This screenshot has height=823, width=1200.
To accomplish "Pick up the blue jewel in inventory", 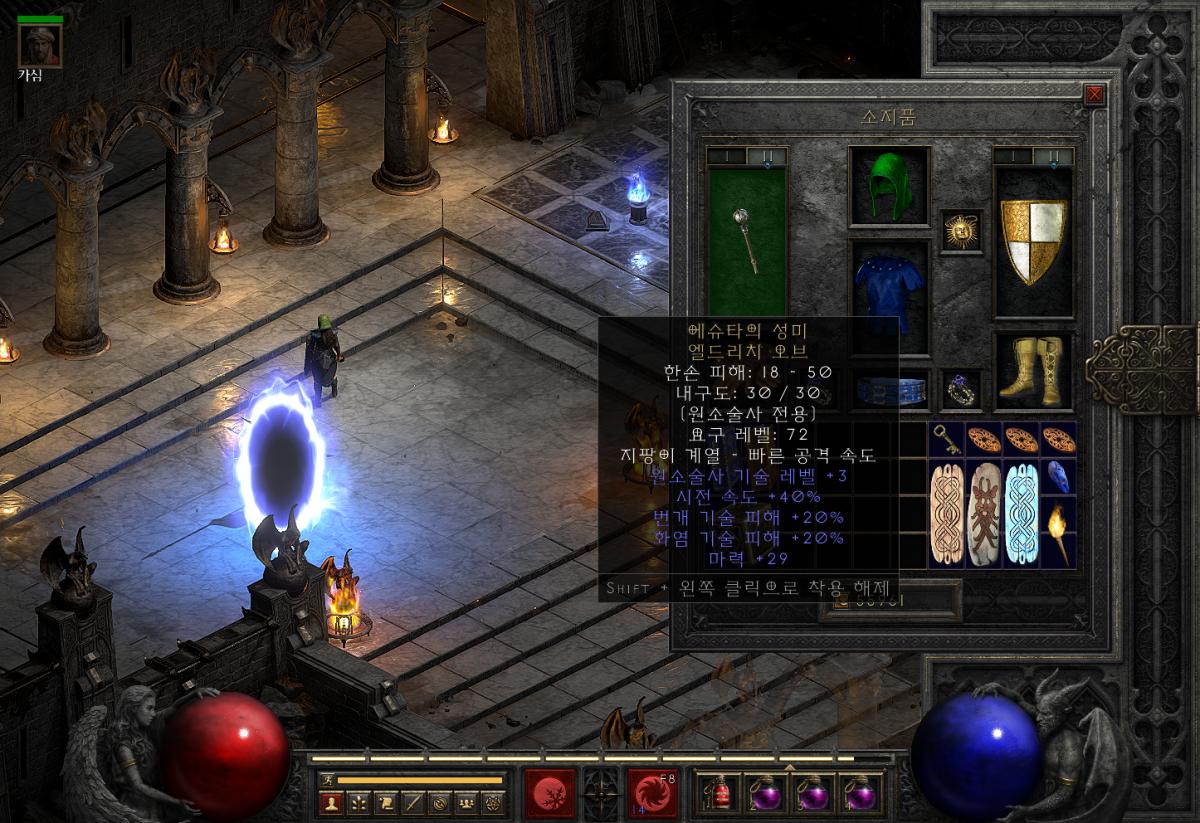I will coord(1059,475).
